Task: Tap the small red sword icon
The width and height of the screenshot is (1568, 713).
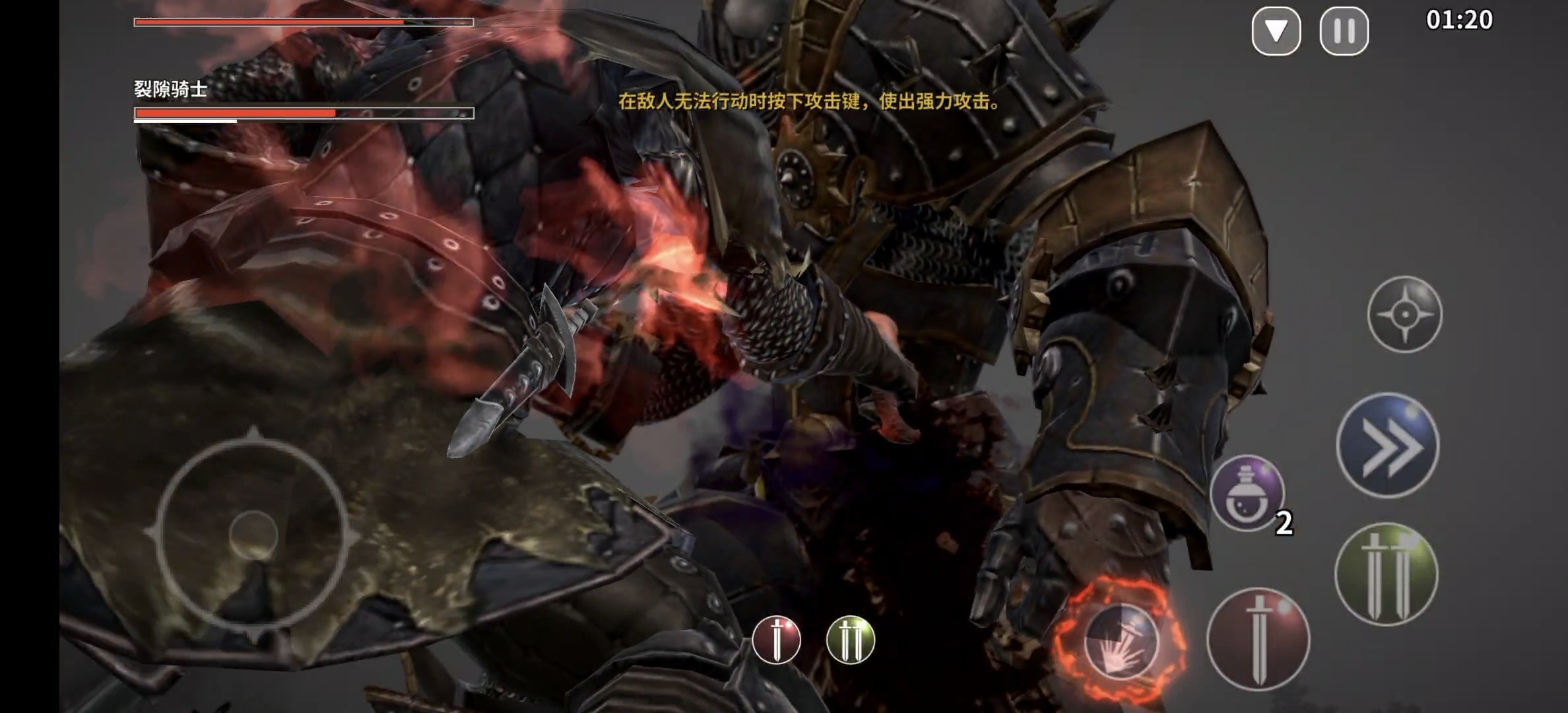Action: tap(776, 640)
